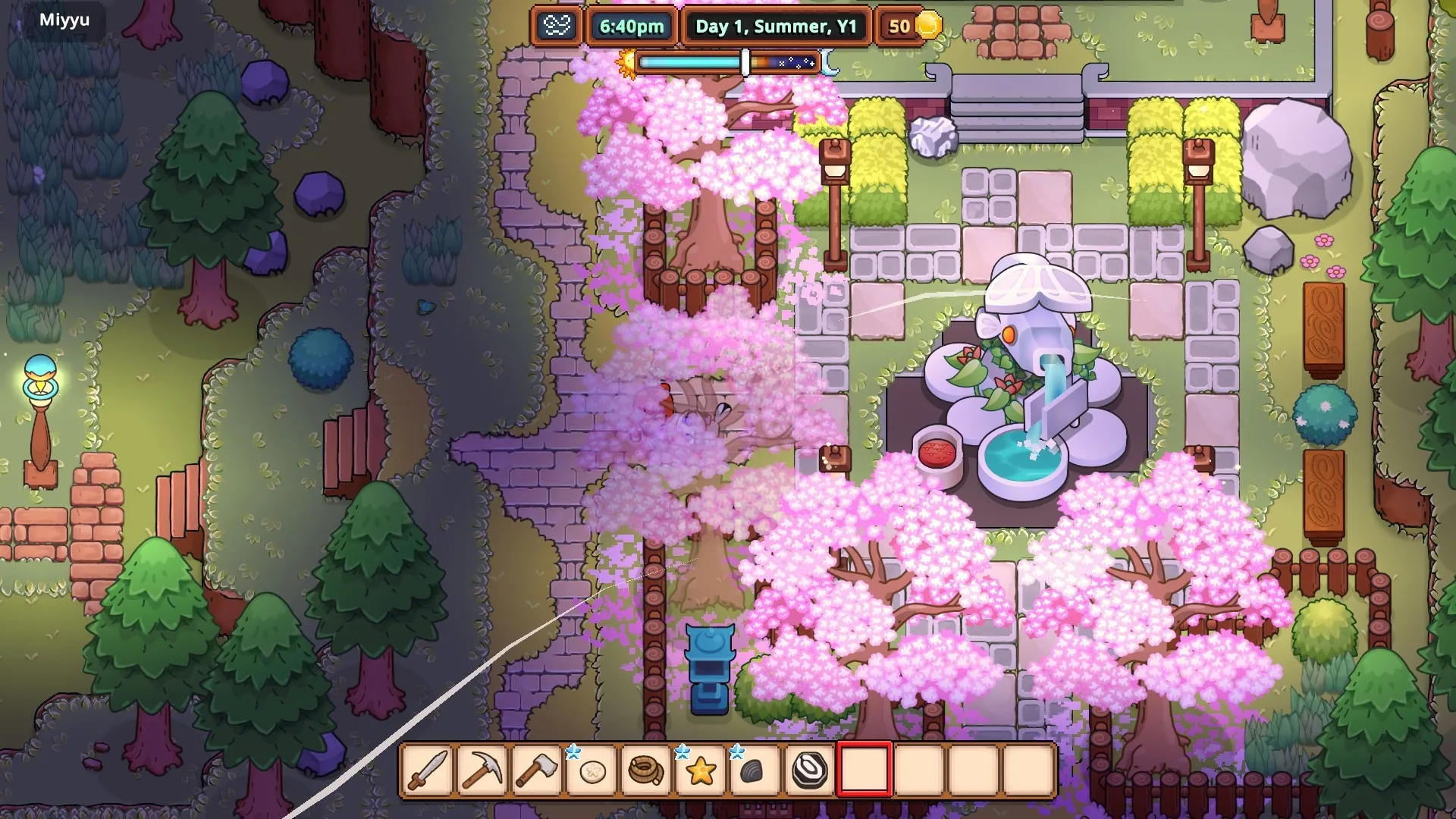
Task: Select the sword in the hotbar
Action: [428, 771]
